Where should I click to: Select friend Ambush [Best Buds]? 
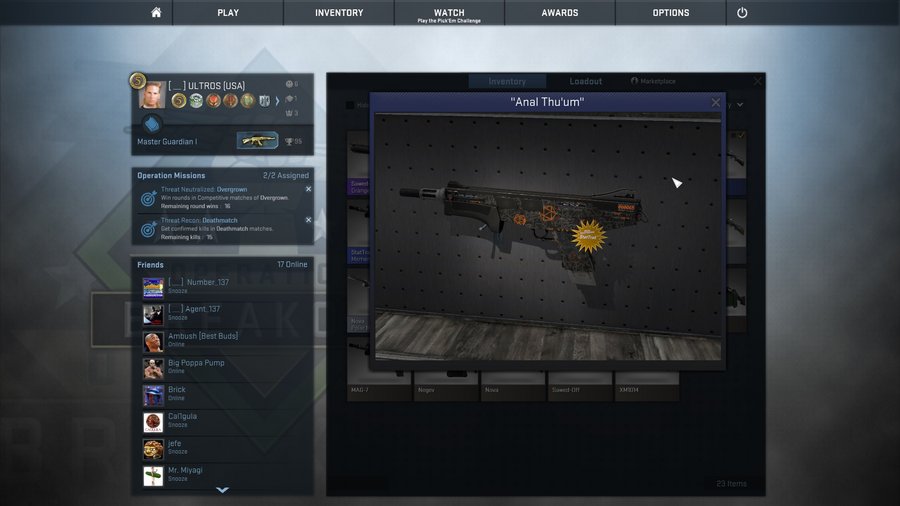tap(203, 340)
